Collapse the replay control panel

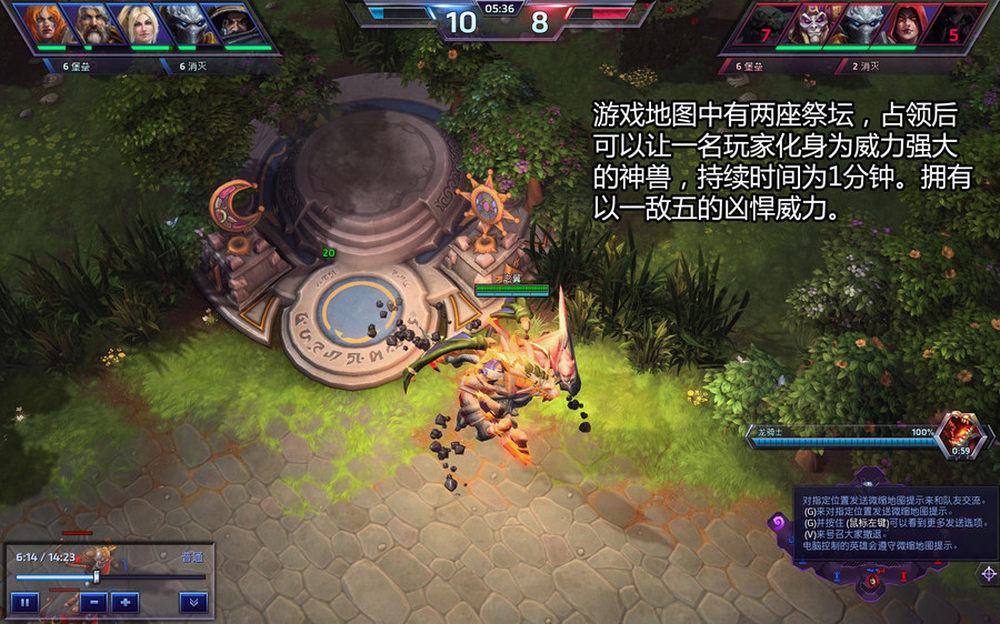point(193,602)
